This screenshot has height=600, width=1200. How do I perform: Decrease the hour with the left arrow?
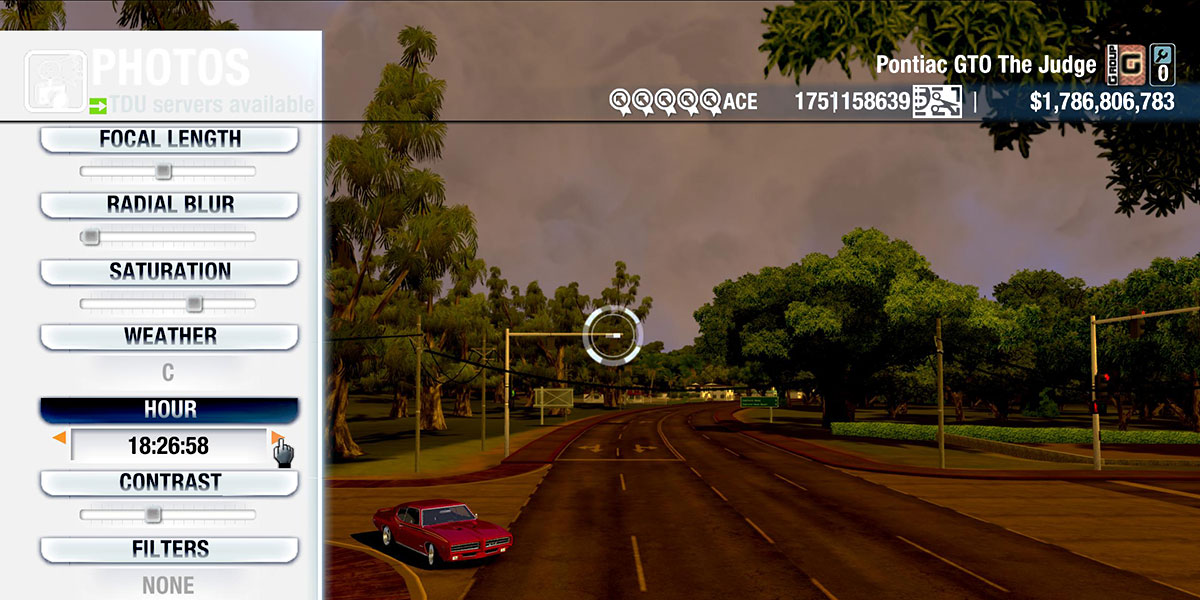[60, 438]
